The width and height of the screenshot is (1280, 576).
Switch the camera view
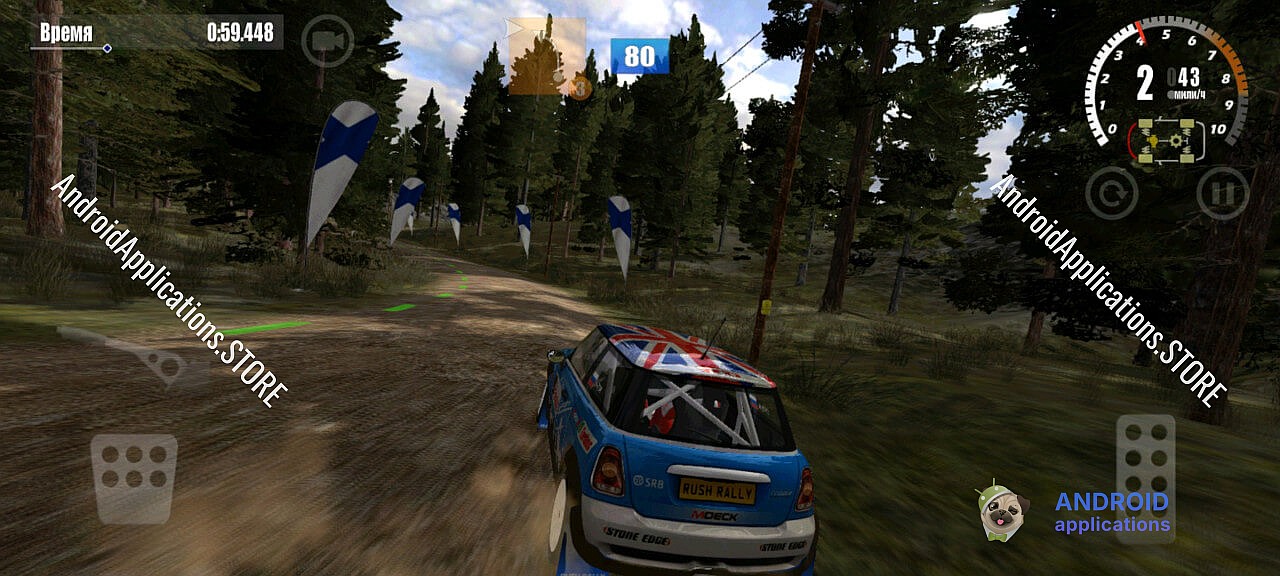coord(327,41)
